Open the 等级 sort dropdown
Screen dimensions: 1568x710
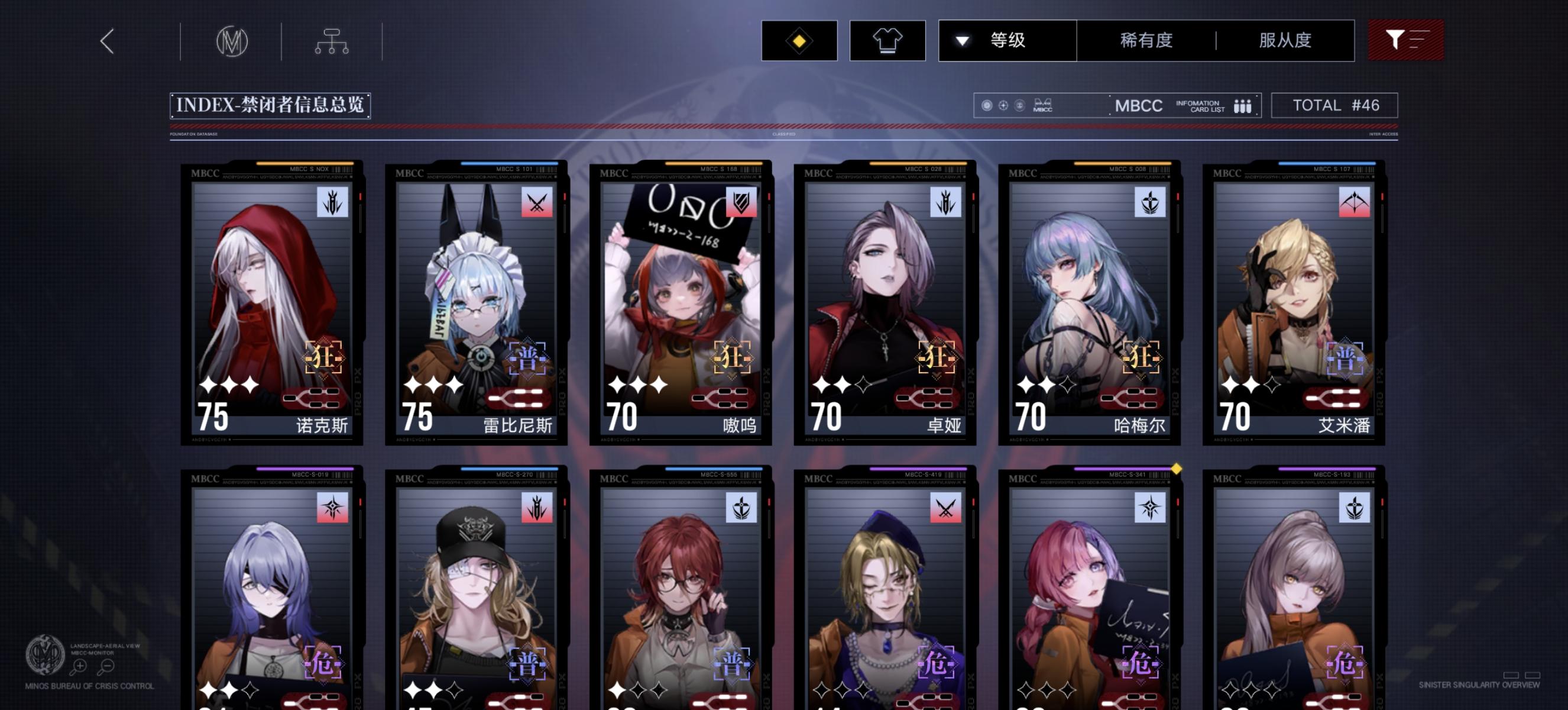point(1007,40)
